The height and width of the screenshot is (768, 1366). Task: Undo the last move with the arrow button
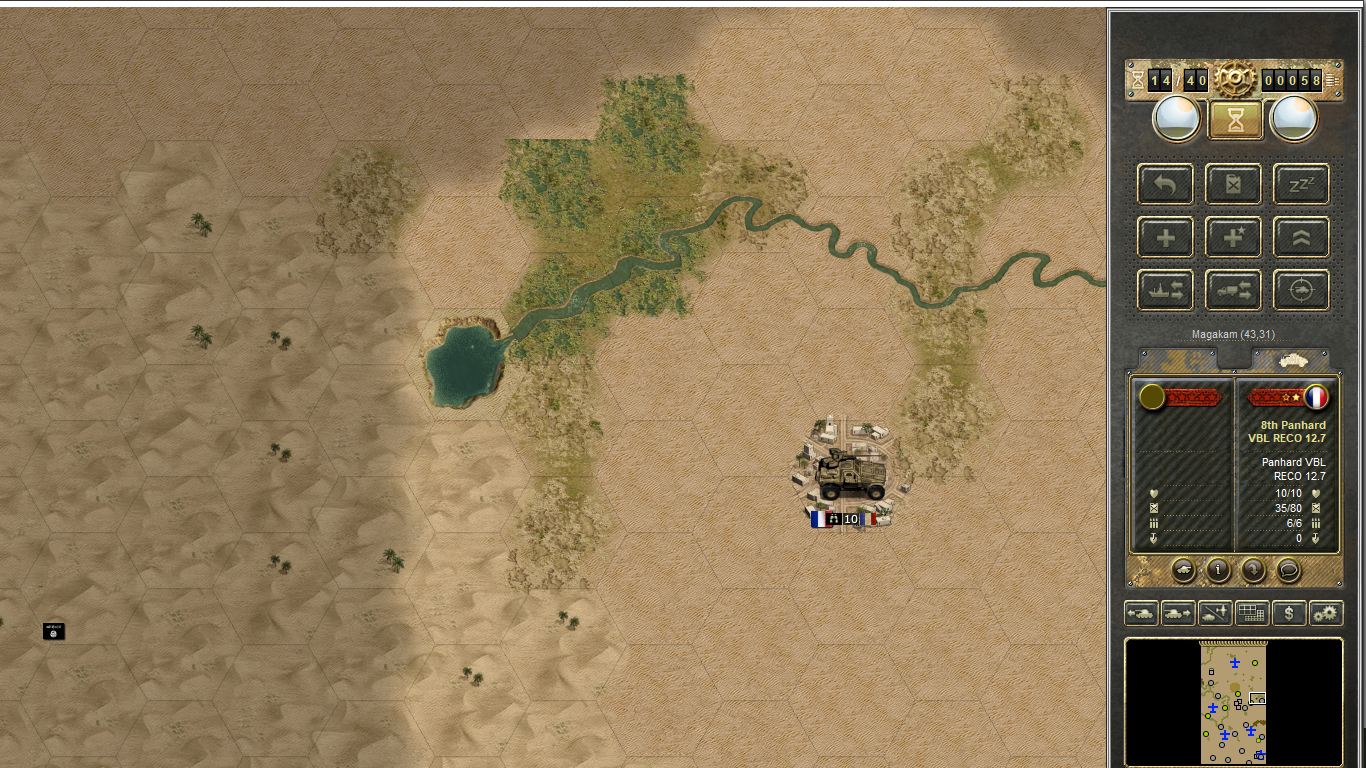1165,184
